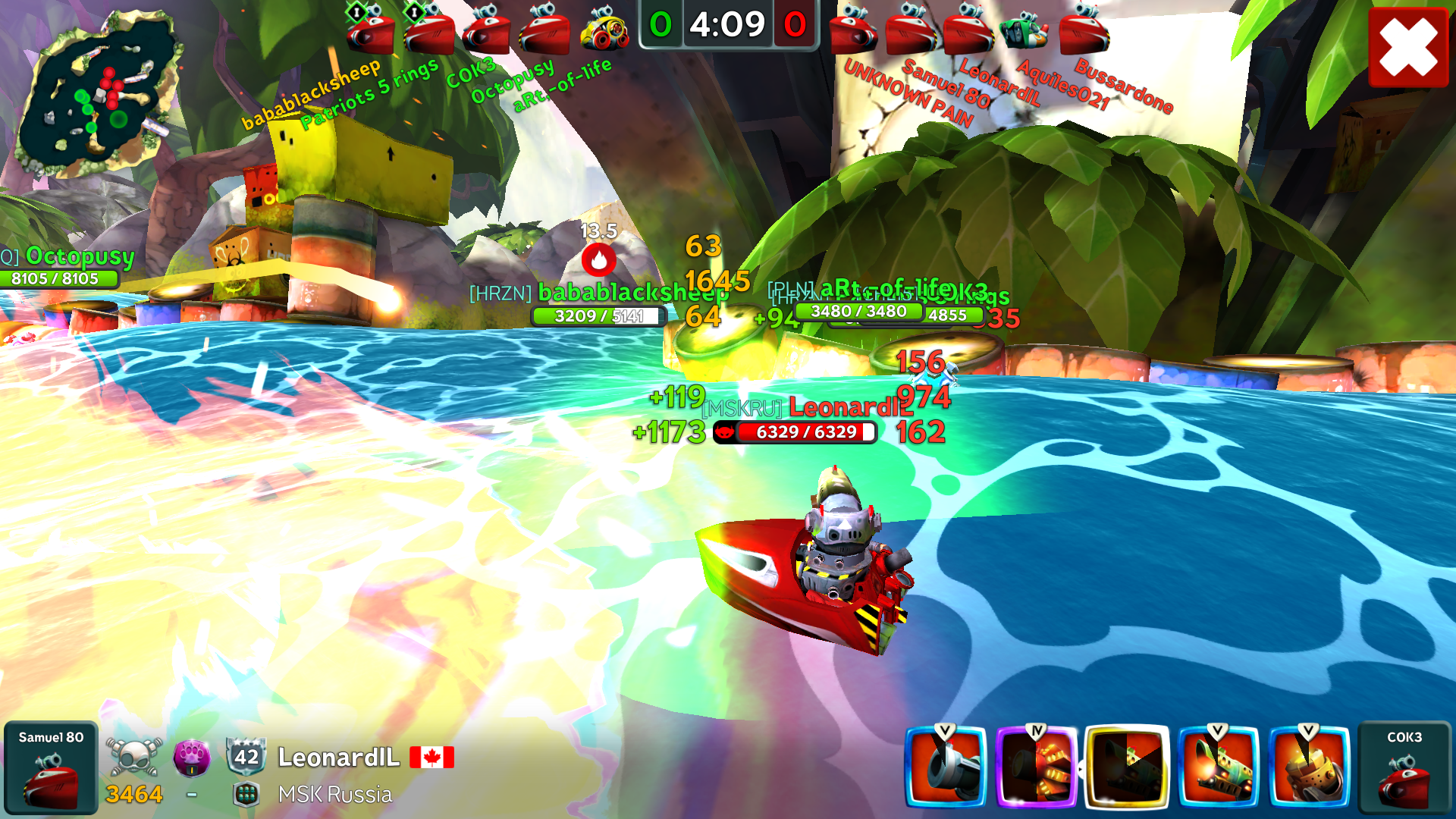The width and height of the screenshot is (1456, 819).
Task: Select UNKNOWN PAIN's red ship icon
Action: pyautogui.click(x=853, y=32)
